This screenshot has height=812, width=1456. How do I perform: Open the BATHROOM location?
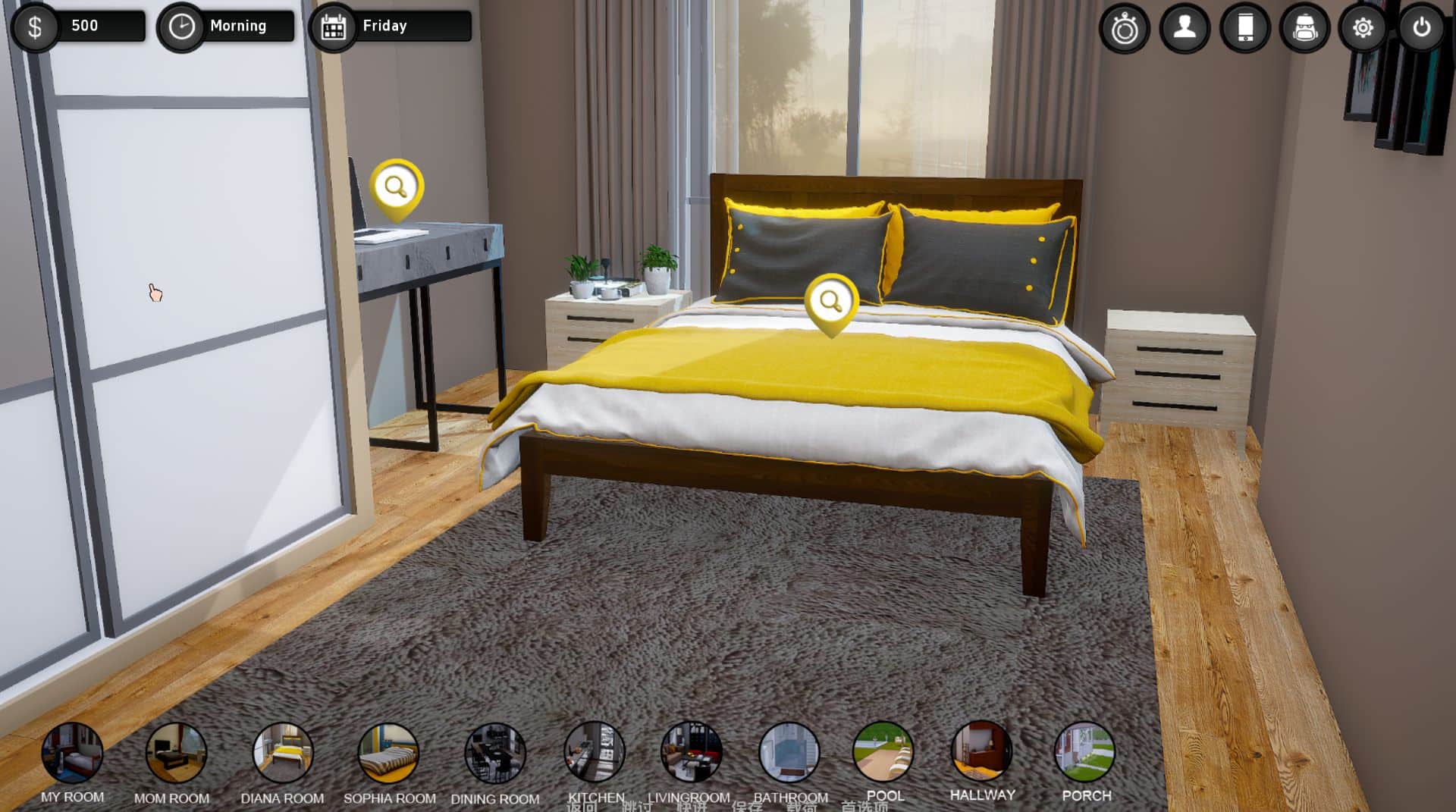pyautogui.click(x=789, y=752)
